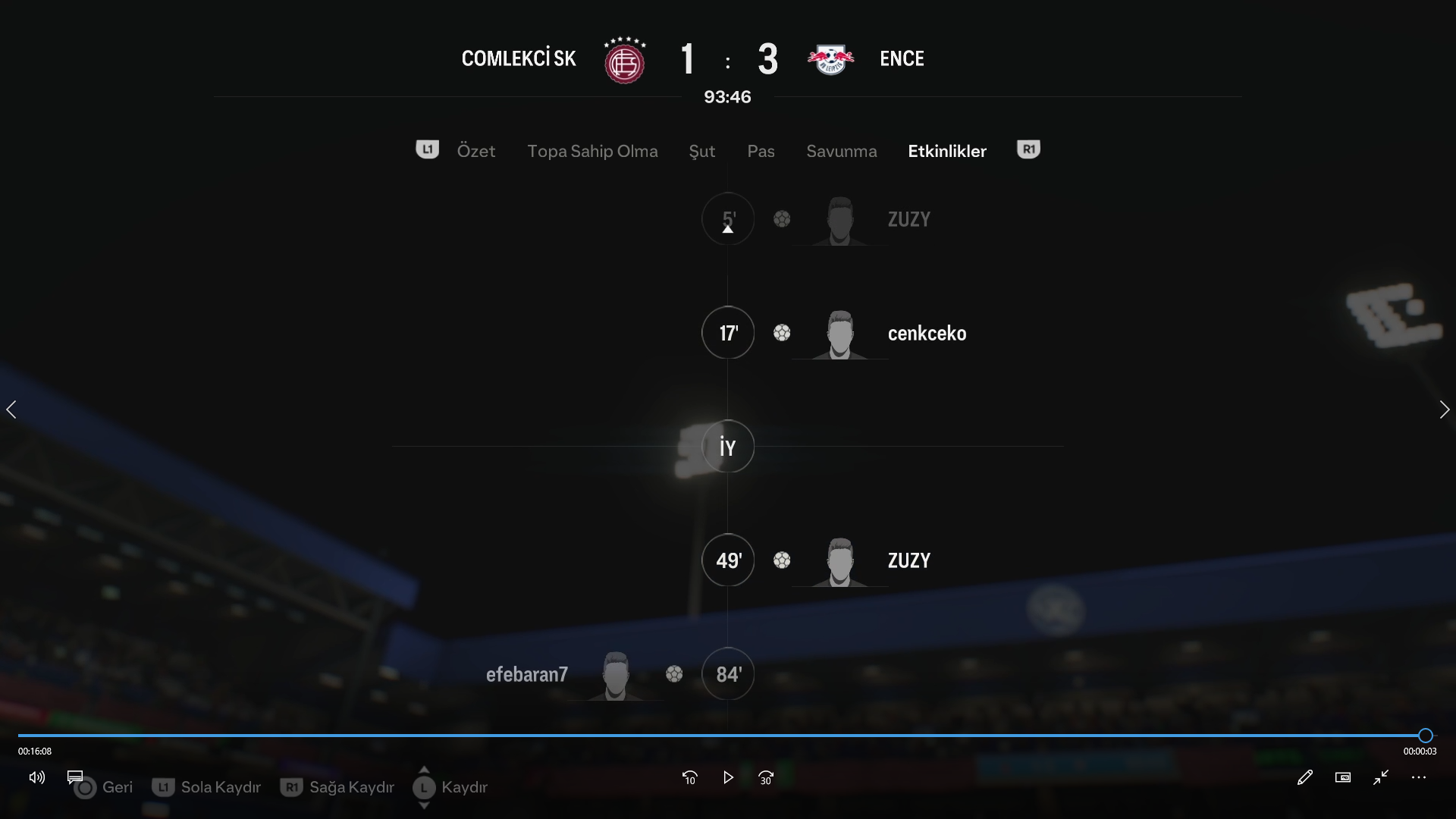Show the Pas statistics tab
Viewport: 1456px width, 819px height.
(x=761, y=151)
